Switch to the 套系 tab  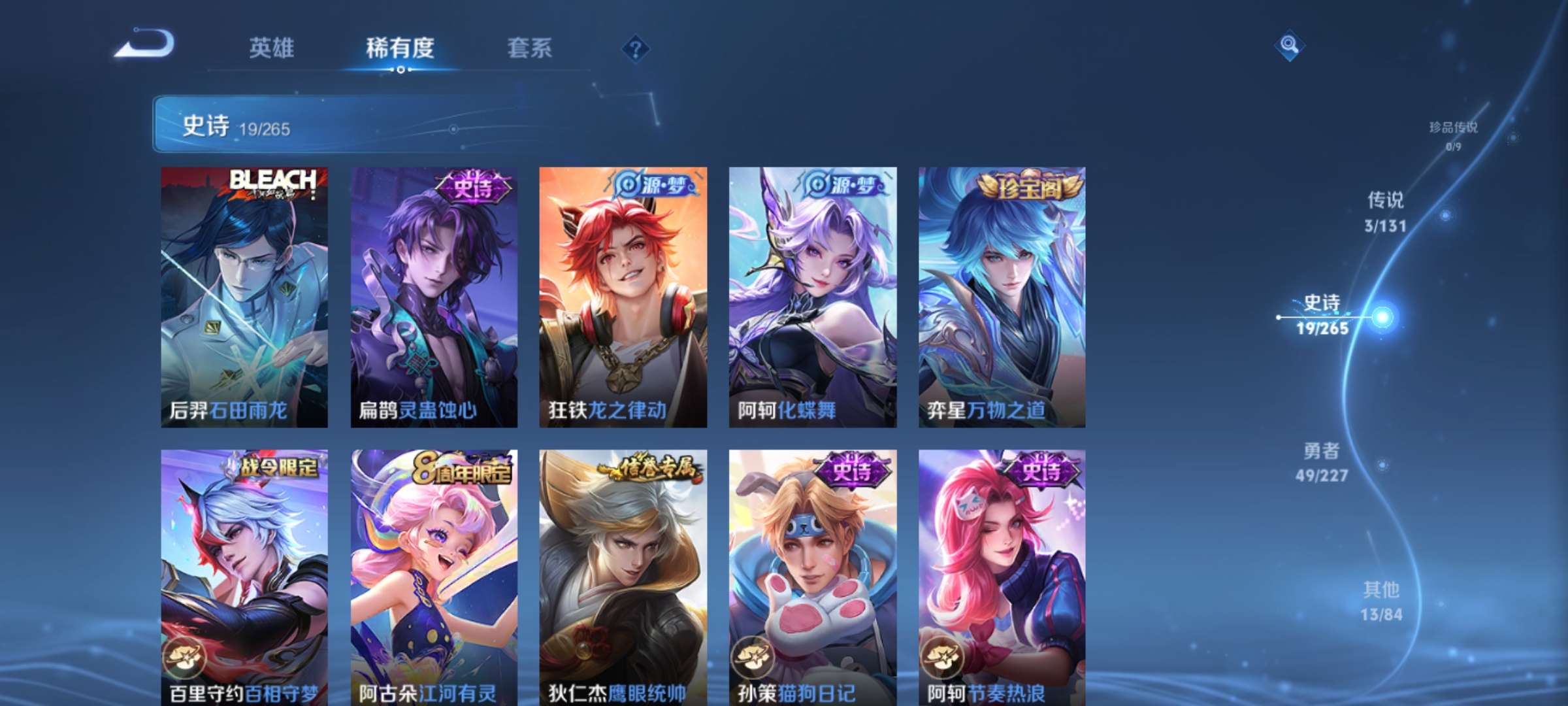pos(529,48)
